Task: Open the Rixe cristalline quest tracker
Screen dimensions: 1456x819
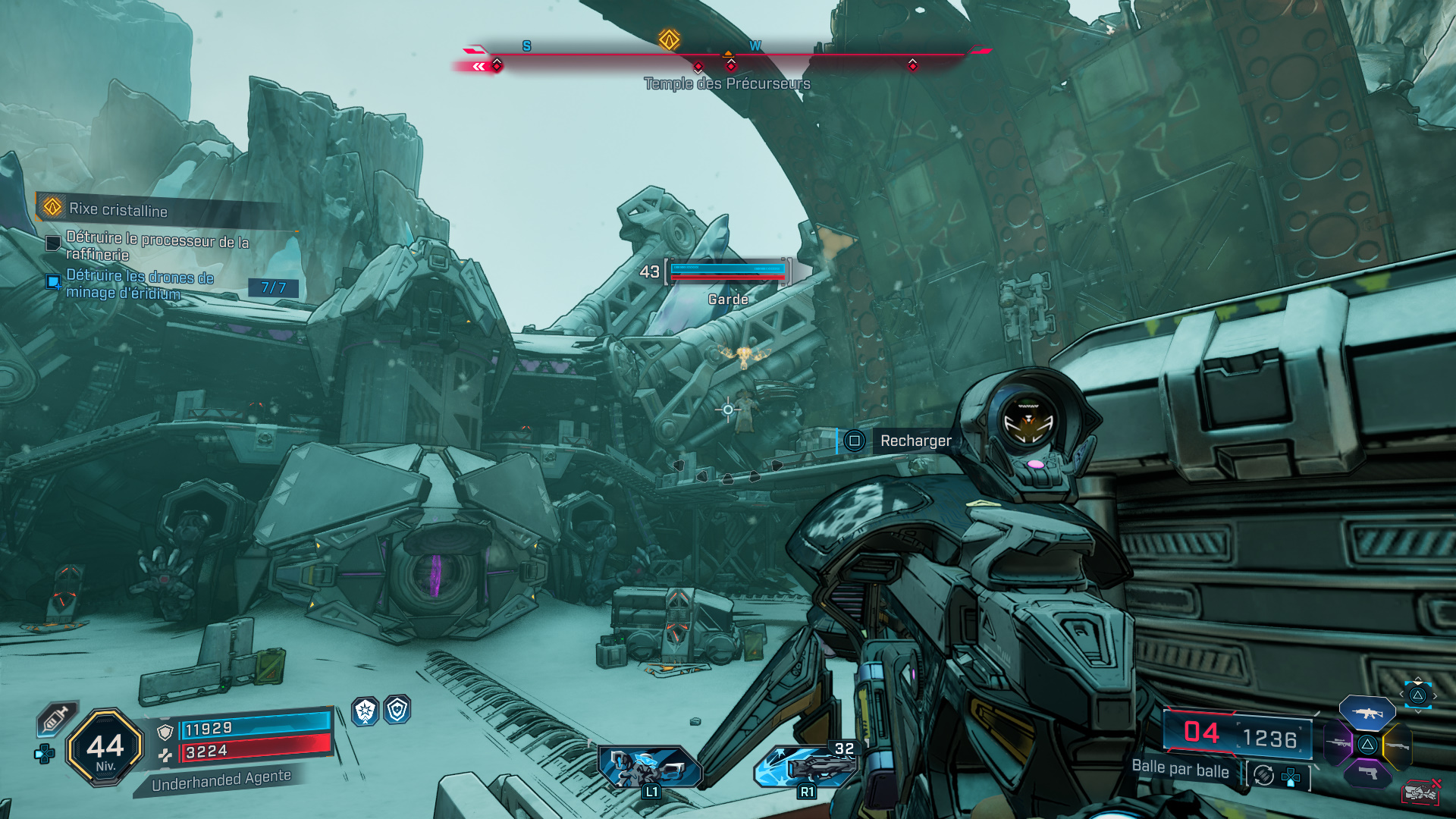Action: 118,209
